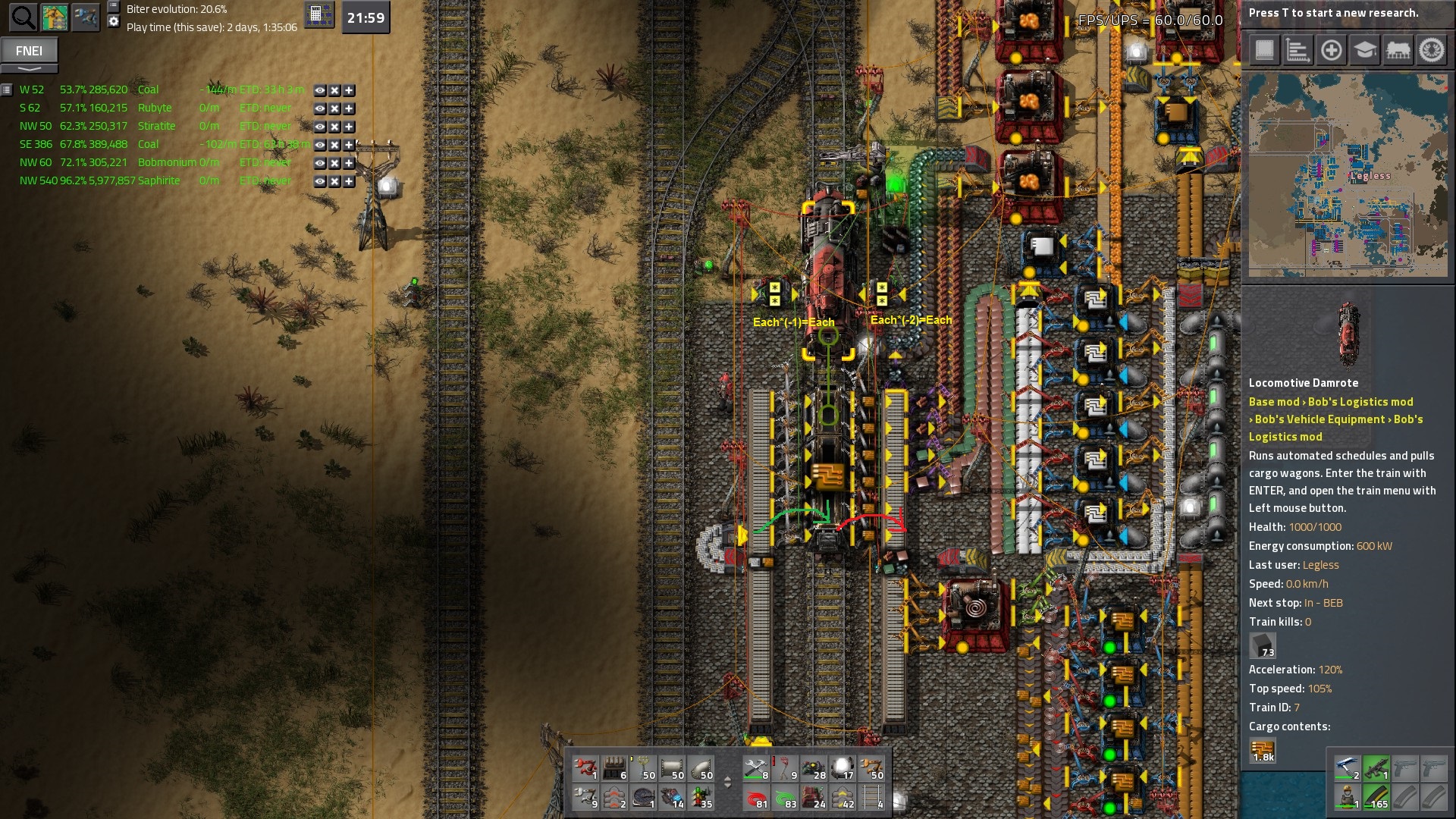Screen dimensions: 1456x819
Task: Click the plus button on Saphirite row
Action: 349,181
